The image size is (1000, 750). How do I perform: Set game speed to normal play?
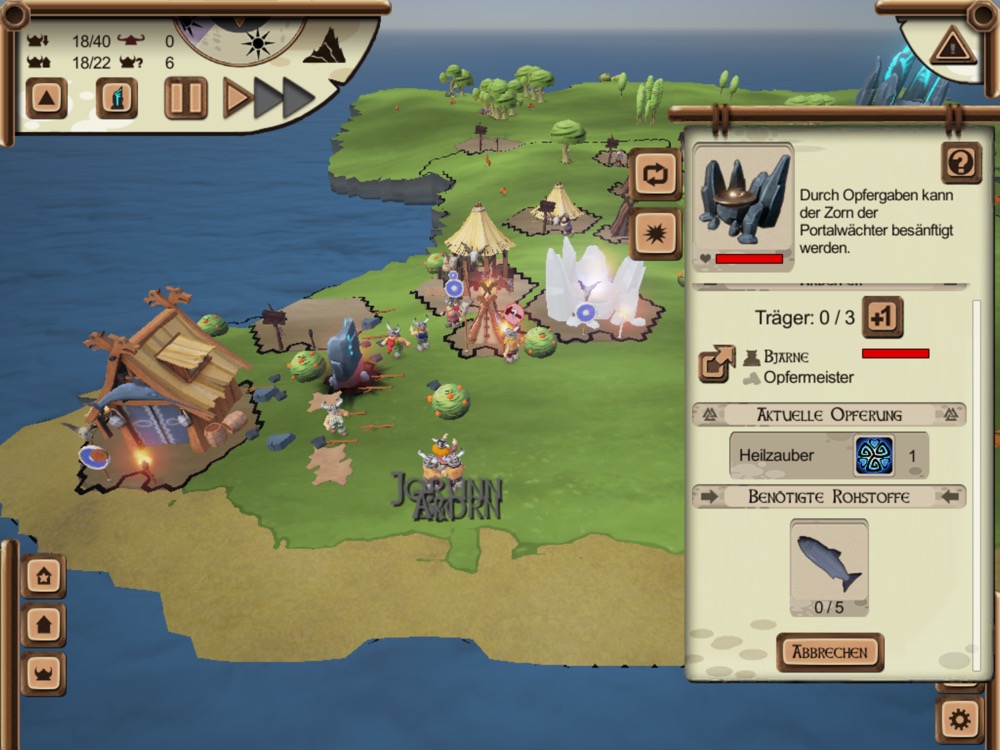coord(236,98)
